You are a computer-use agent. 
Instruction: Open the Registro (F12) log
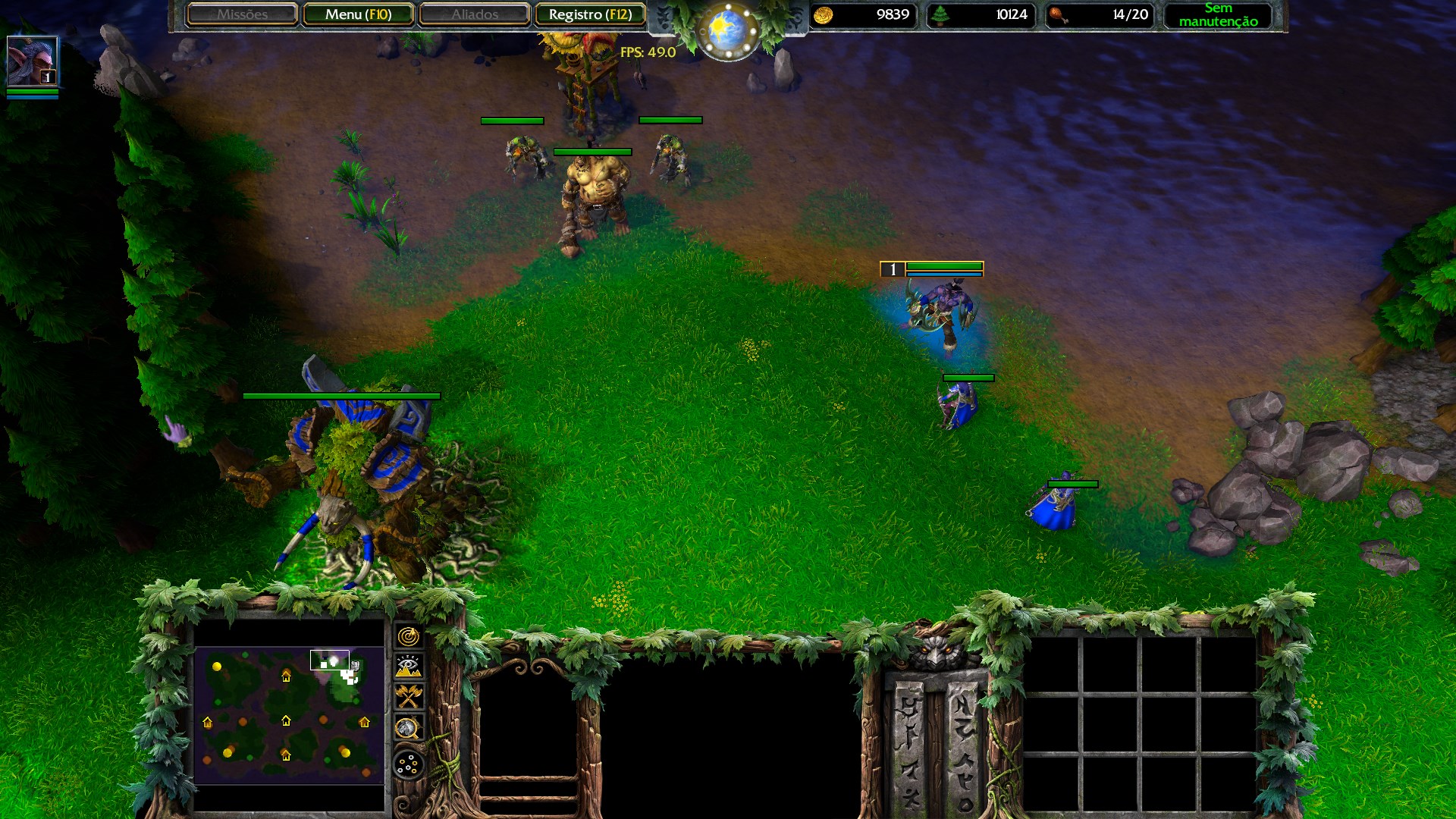click(591, 14)
